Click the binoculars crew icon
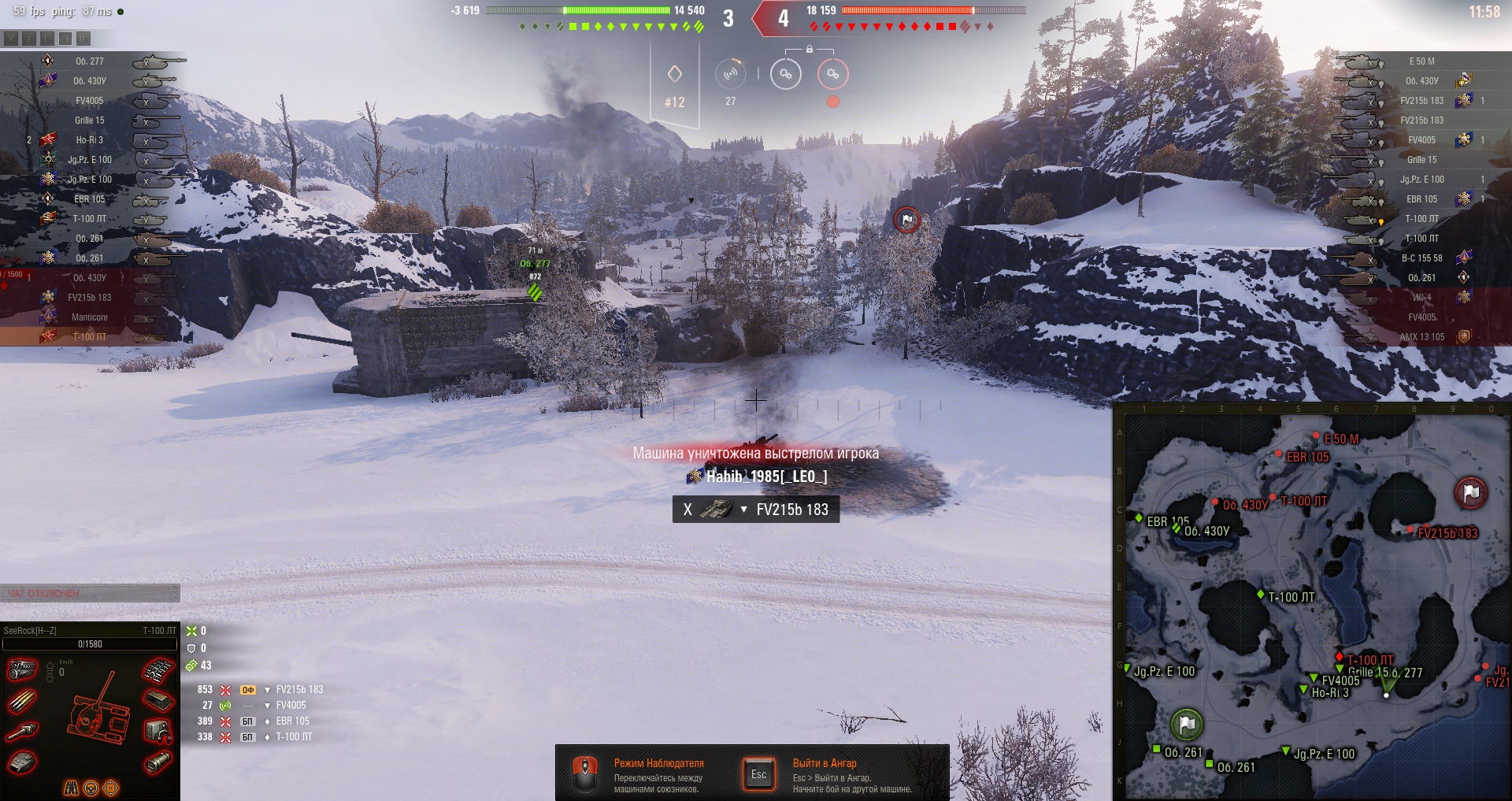Screen dimensions: 1512x801 tap(71, 788)
